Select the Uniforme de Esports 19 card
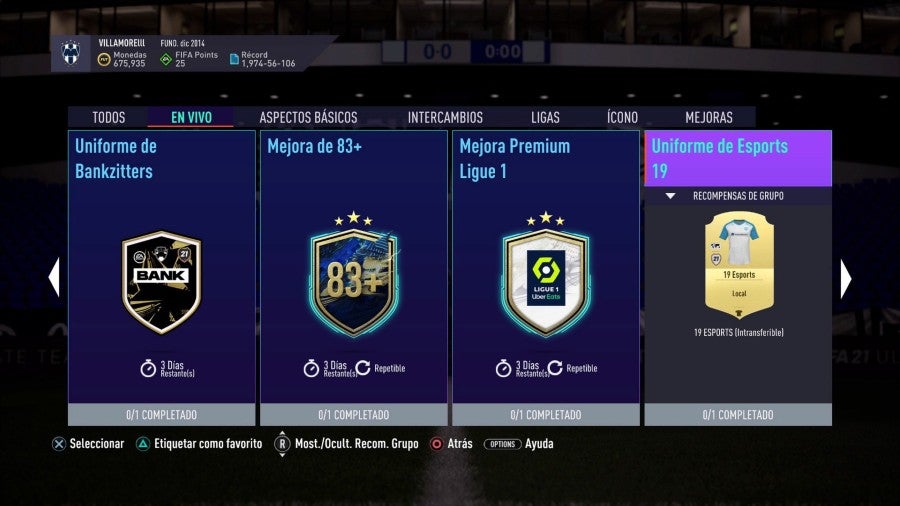The height and width of the screenshot is (506, 900). click(x=738, y=158)
